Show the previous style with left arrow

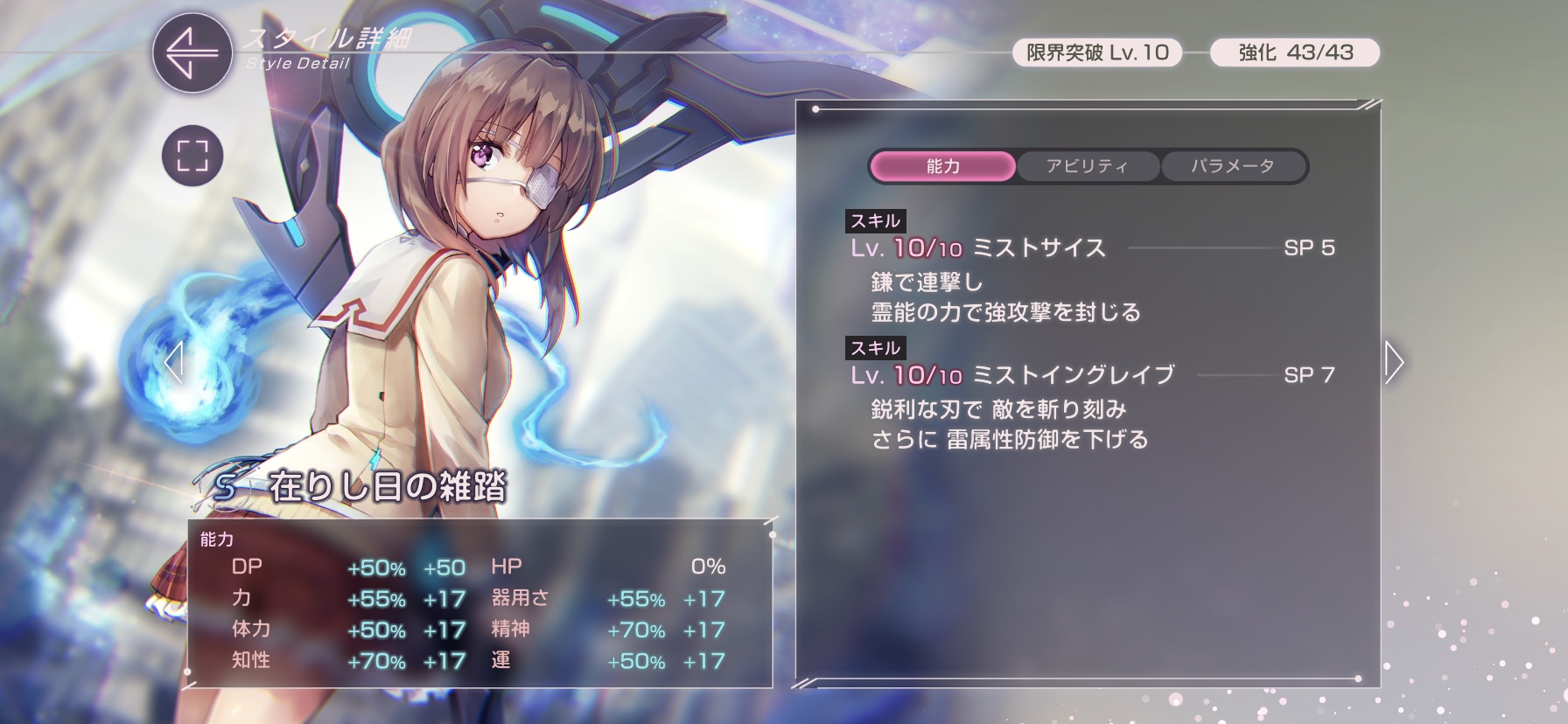(173, 362)
